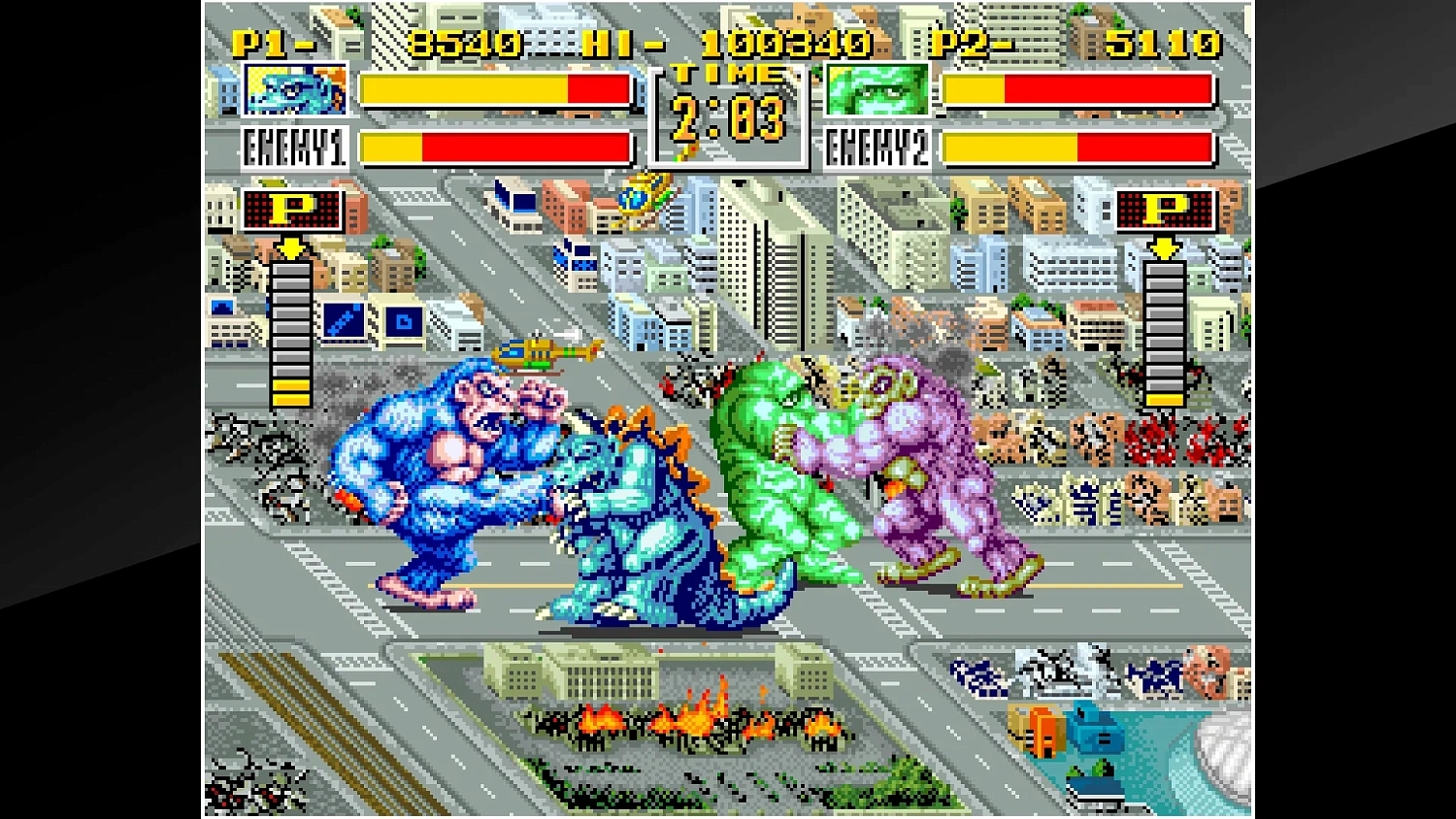Select the right P power-up icon
1456x819 pixels.
point(1164,209)
